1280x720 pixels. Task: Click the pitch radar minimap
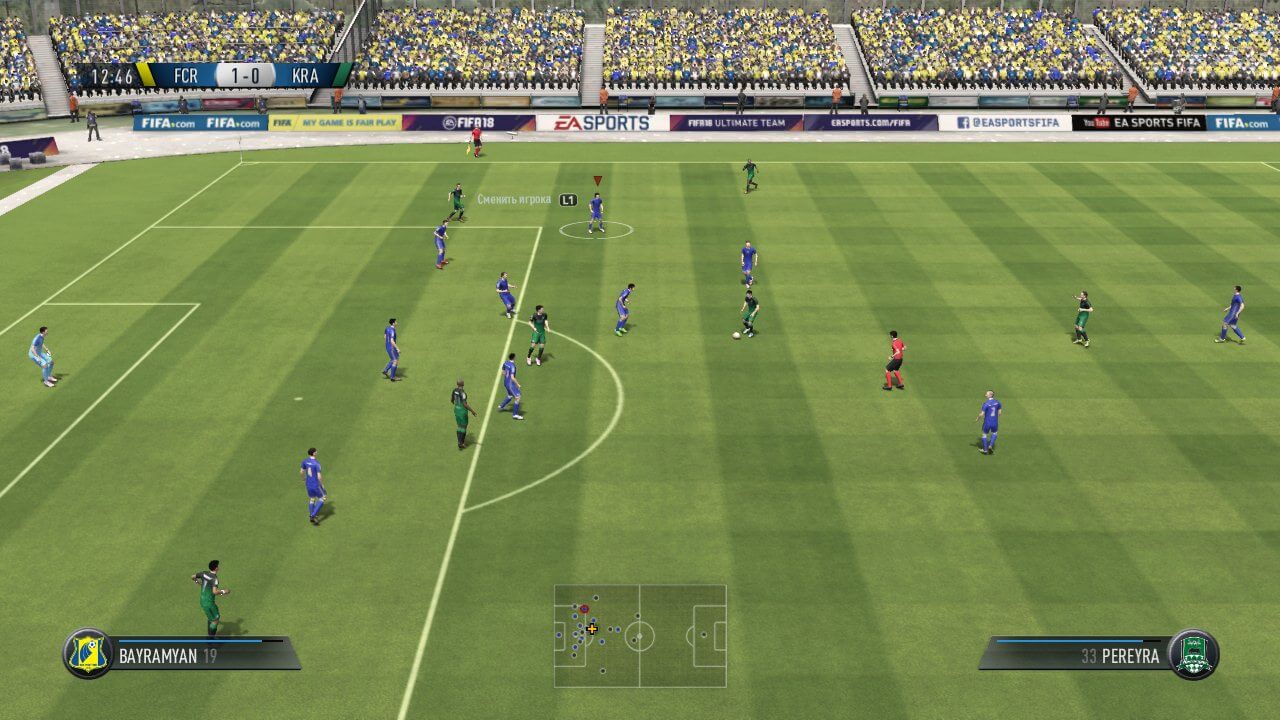640,636
